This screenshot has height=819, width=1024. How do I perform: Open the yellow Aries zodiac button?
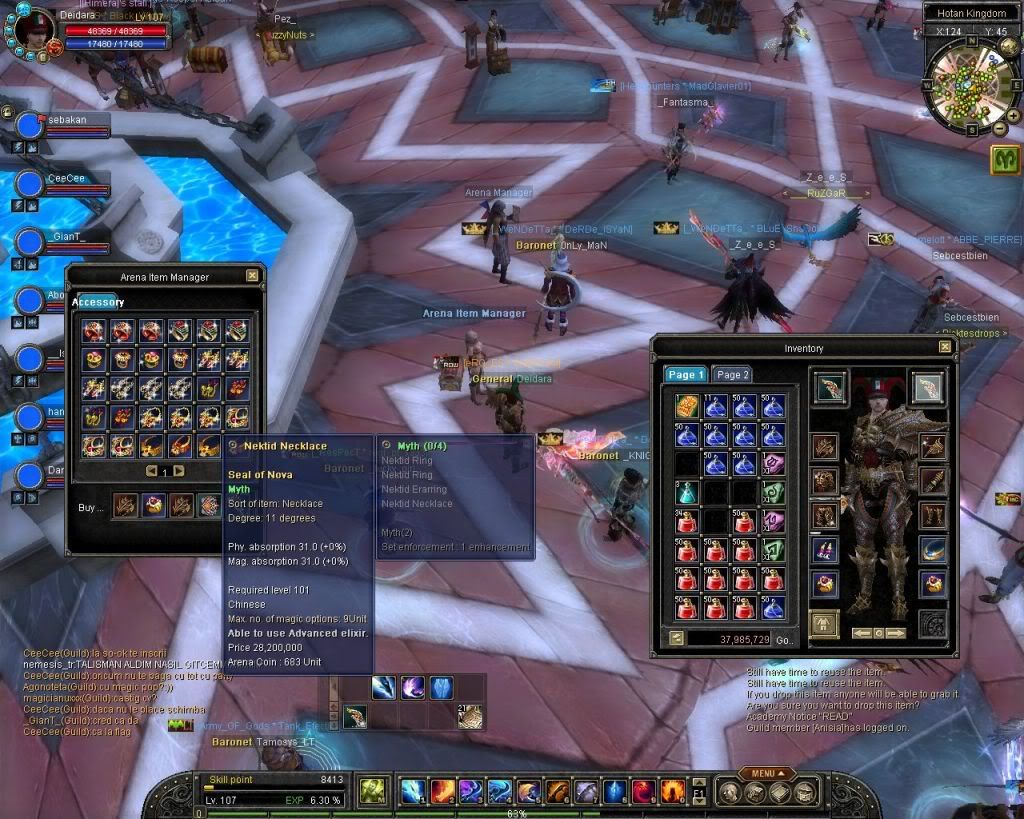(1006, 159)
